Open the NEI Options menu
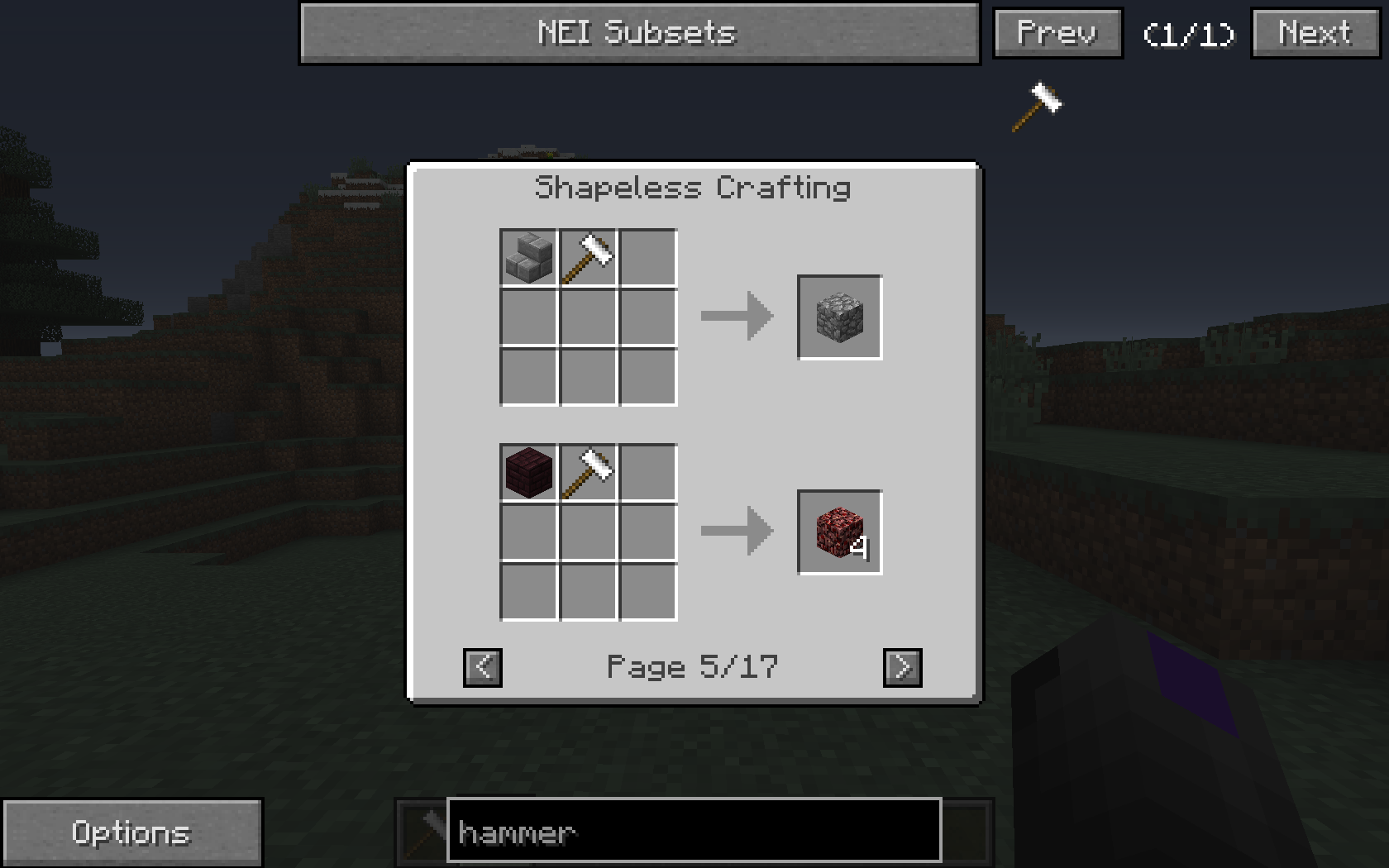 (x=132, y=832)
